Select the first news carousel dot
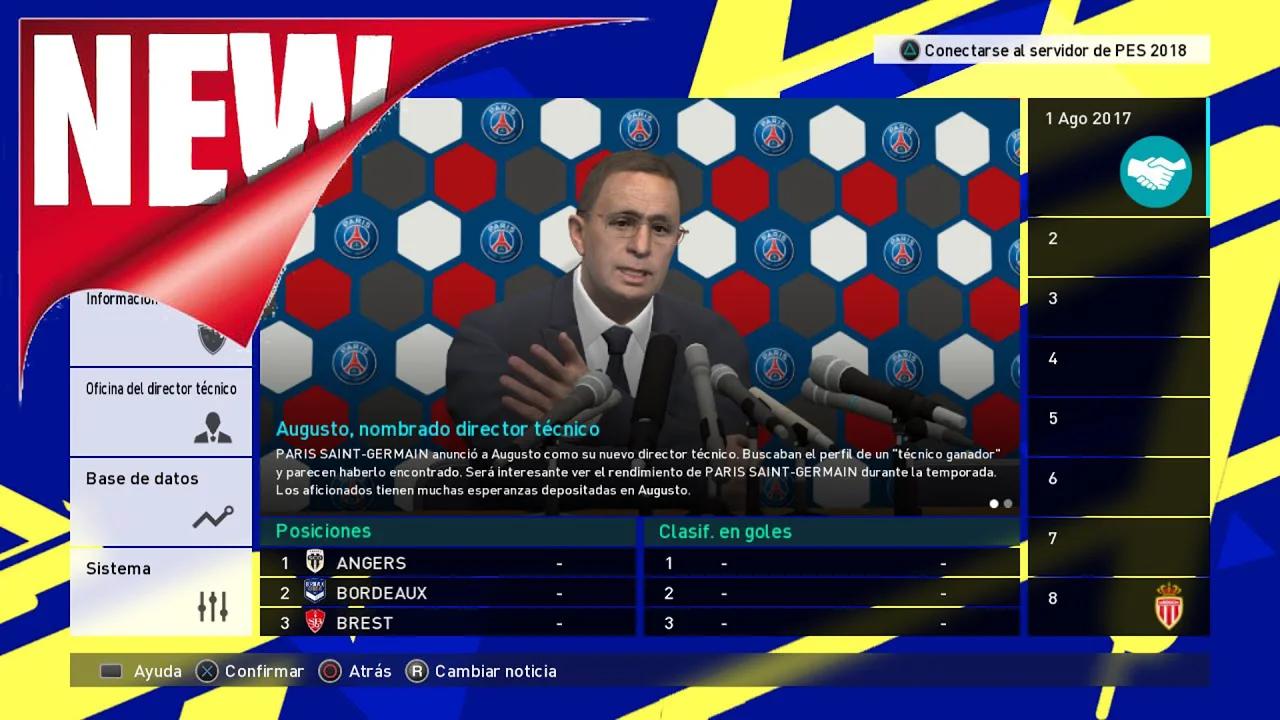Image resolution: width=1280 pixels, height=720 pixels. pyautogui.click(x=993, y=505)
